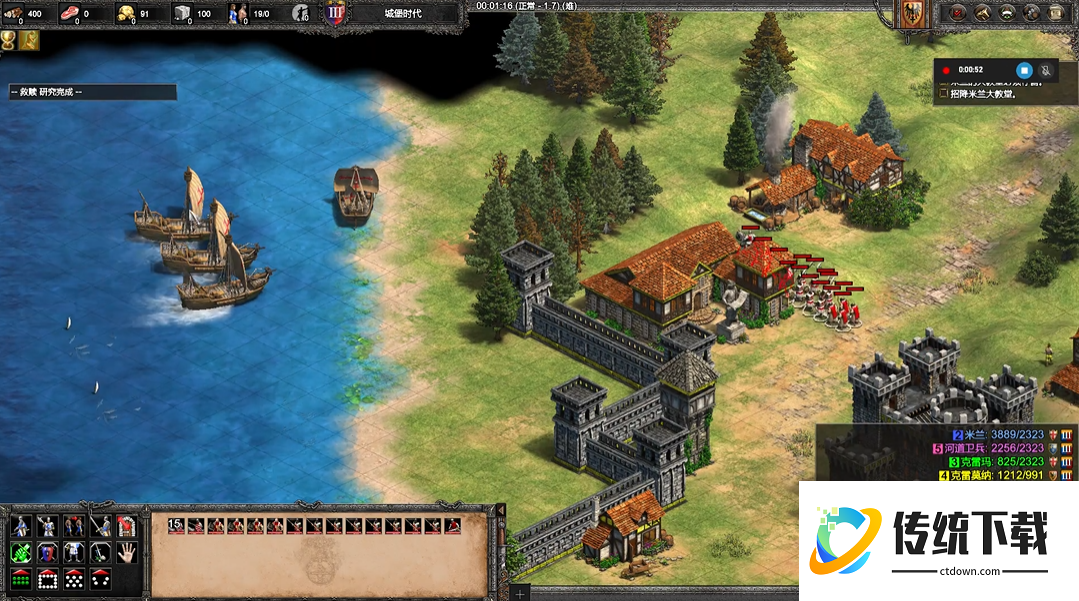Click the open hand stop command
This screenshot has width=1079, height=601.
(126, 552)
